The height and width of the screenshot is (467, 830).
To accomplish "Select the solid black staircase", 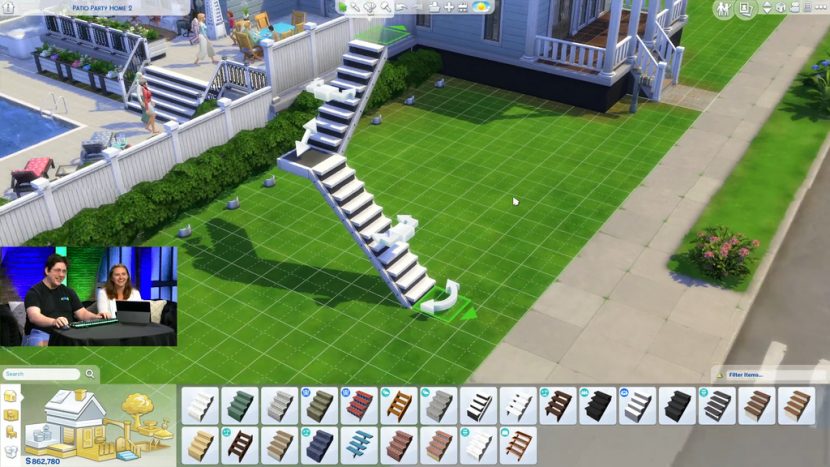I will (598, 405).
